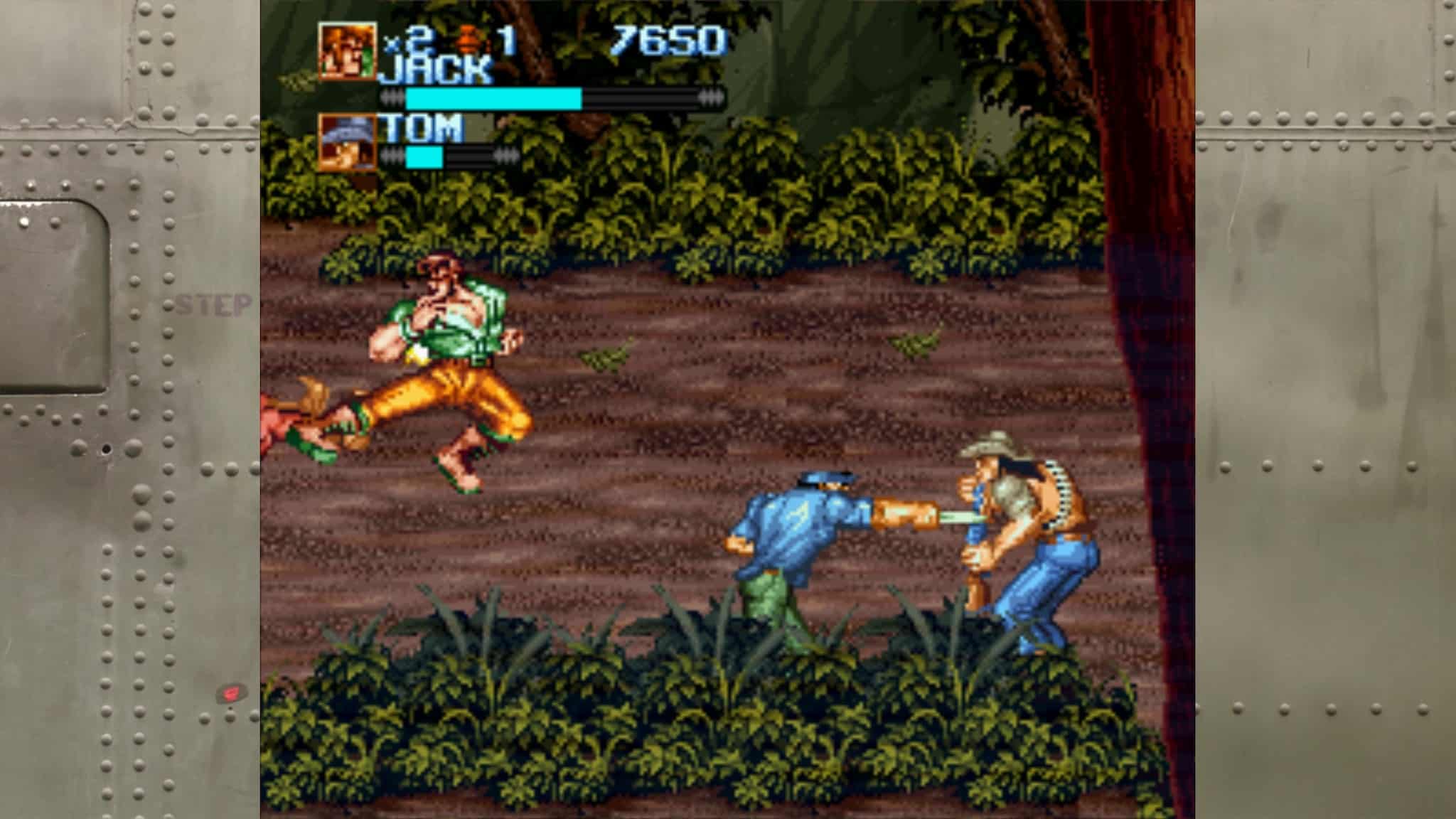Click Jack's character portrait icon
The image size is (1456, 819).
tap(348, 50)
